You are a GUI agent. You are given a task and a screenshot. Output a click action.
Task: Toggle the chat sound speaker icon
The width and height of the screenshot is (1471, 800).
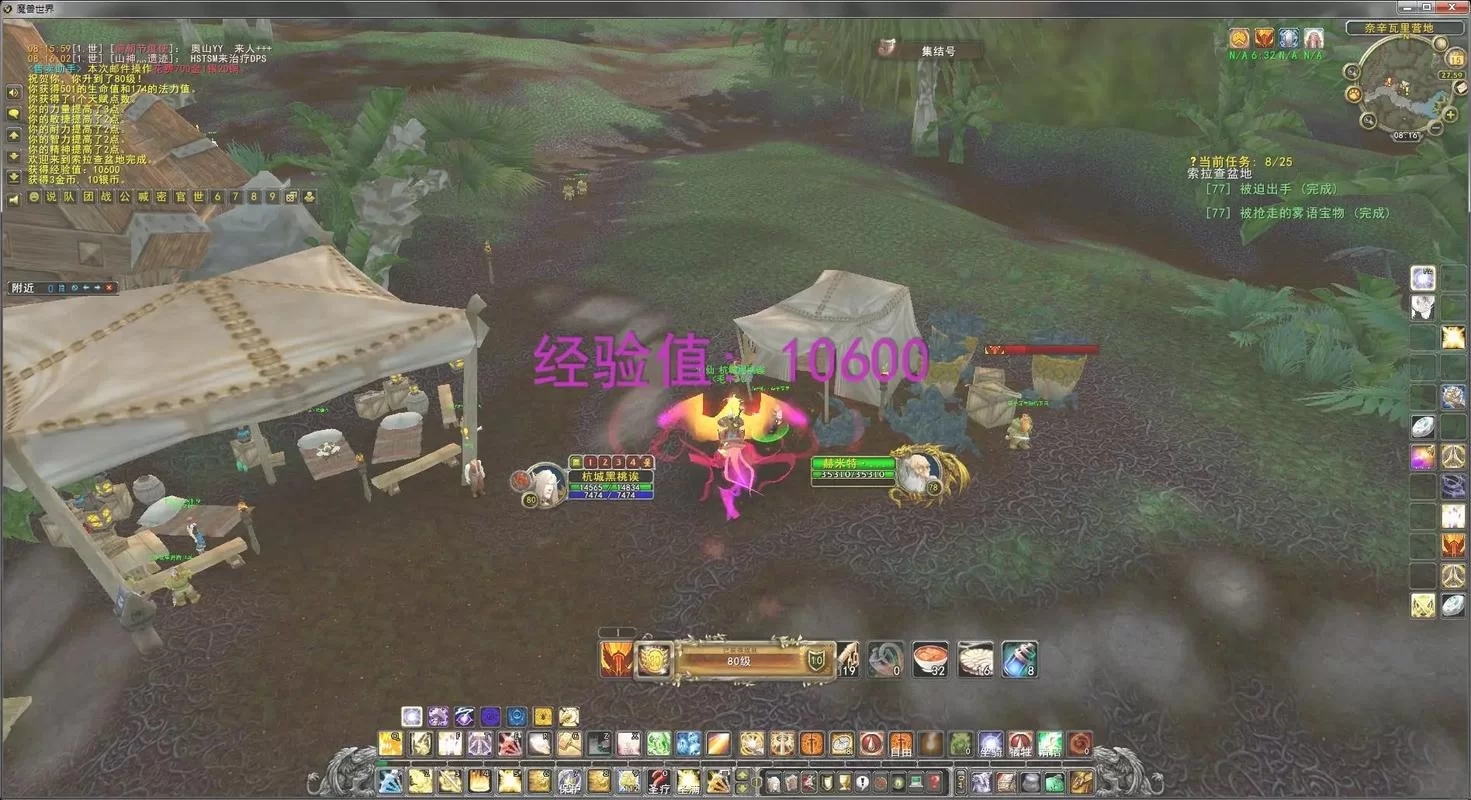click(x=14, y=196)
